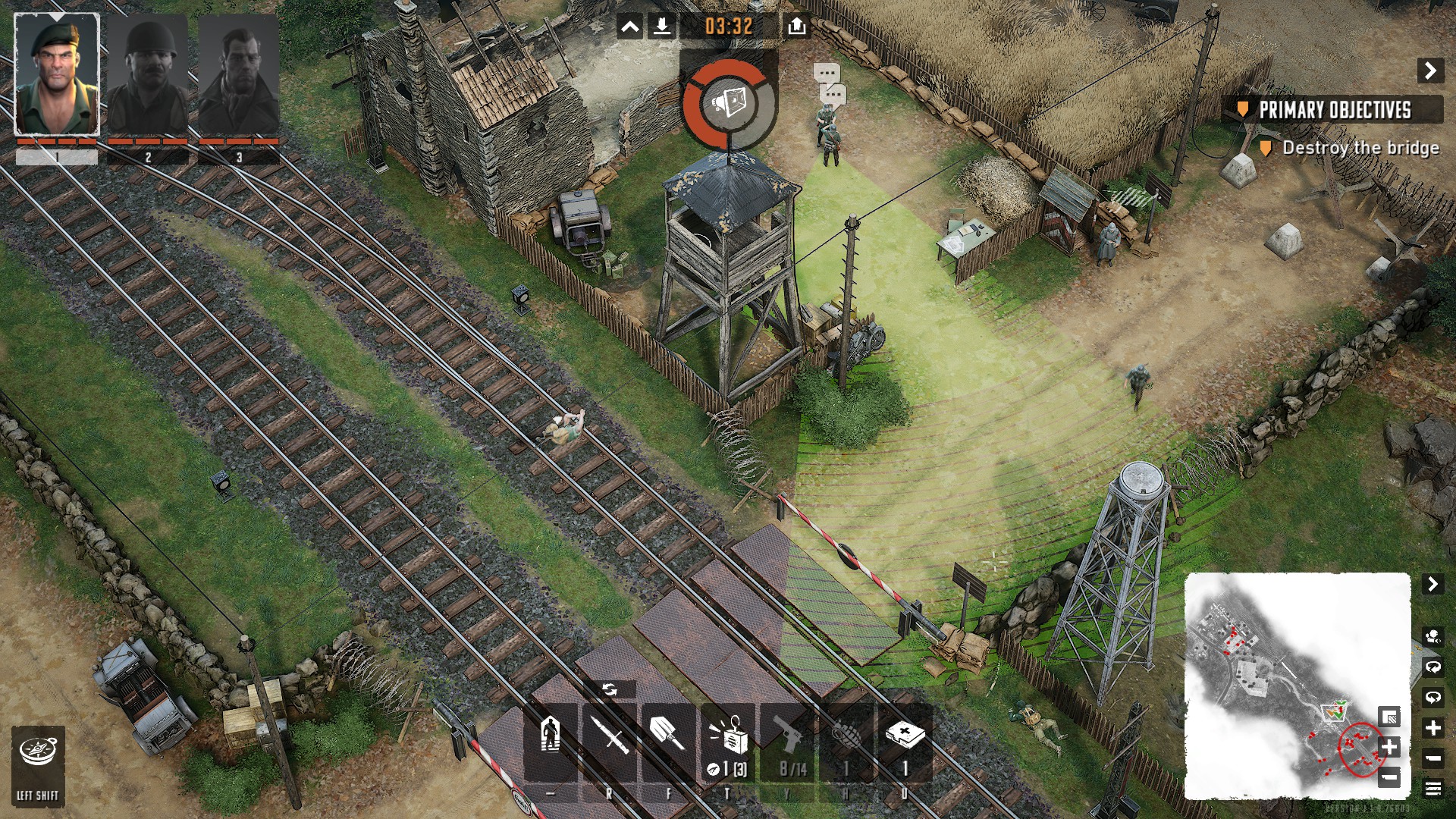The height and width of the screenshot is (819, 1456).
Task: Click the quick save down-arrow button
Action: pyautogui.click(x=661, y=27)
